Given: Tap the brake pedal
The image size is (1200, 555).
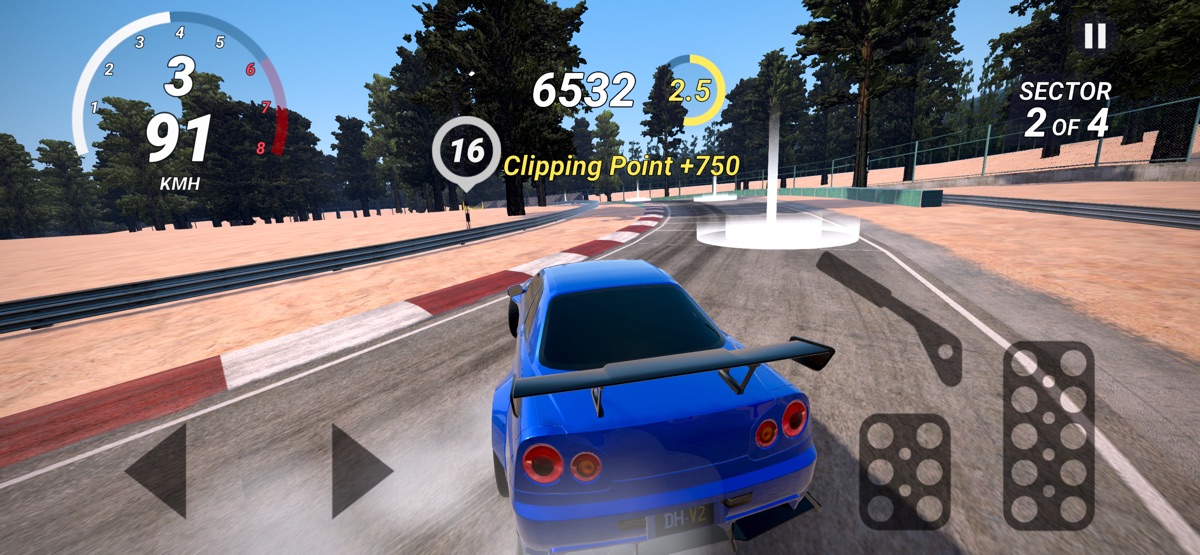Looking at the screenshot, I should 905,470.
